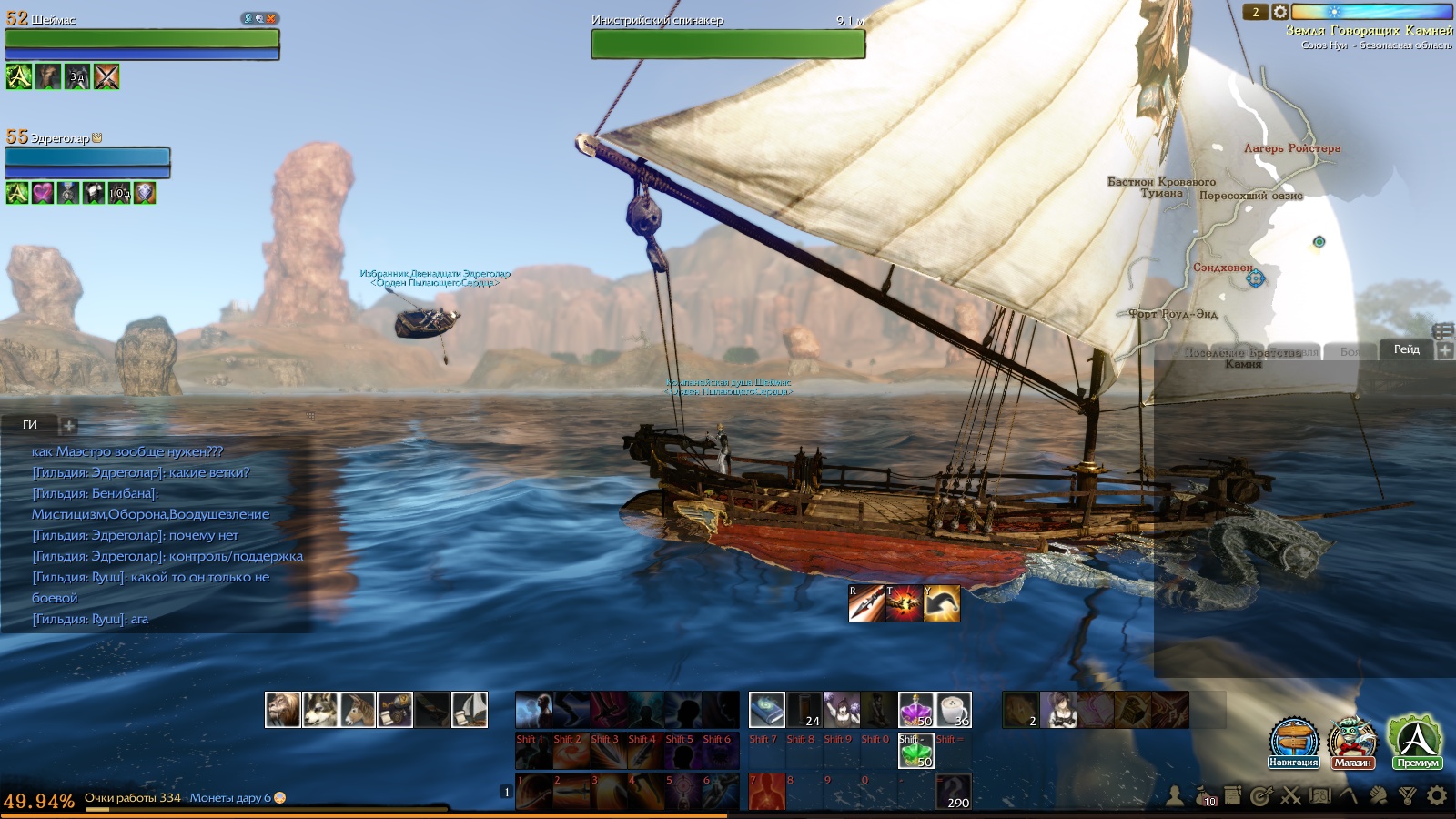Open the crossed swords menu icon
Image resolution: width=1456 pixels, height=819 pixels.
(1290, 796)
